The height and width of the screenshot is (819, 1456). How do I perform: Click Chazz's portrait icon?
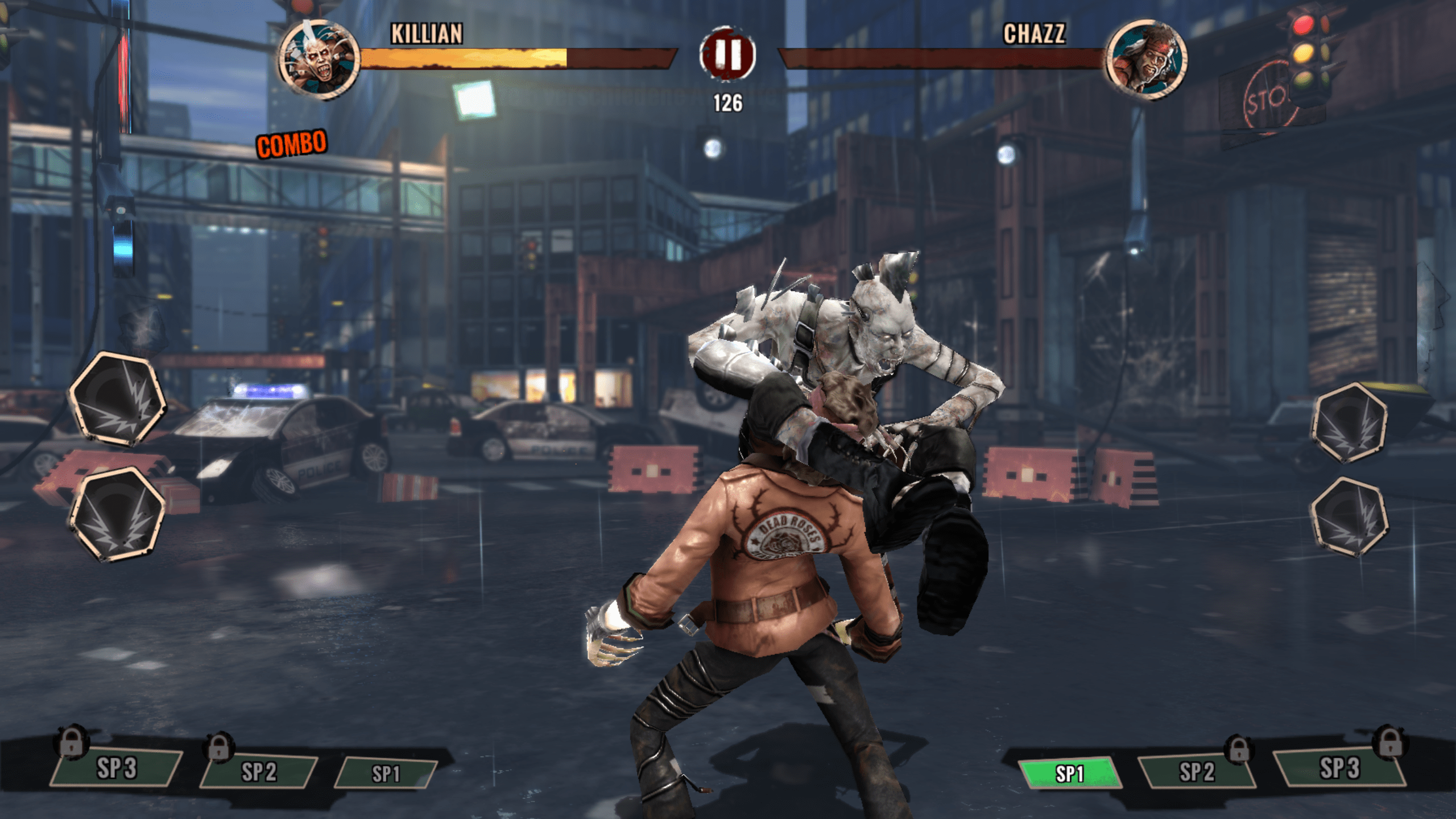pos(1146,59)
